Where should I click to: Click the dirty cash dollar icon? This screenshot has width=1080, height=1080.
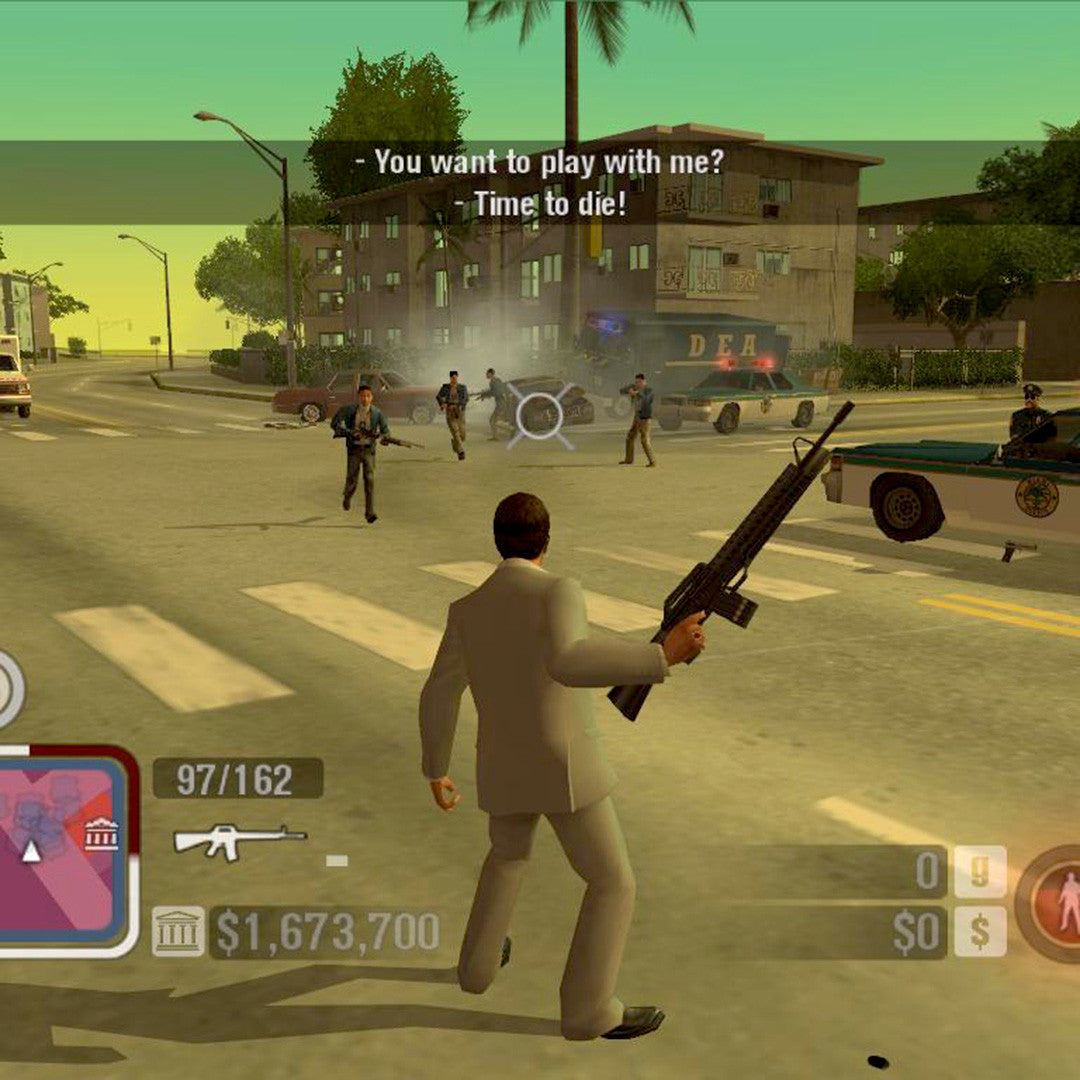pos(979,932)
